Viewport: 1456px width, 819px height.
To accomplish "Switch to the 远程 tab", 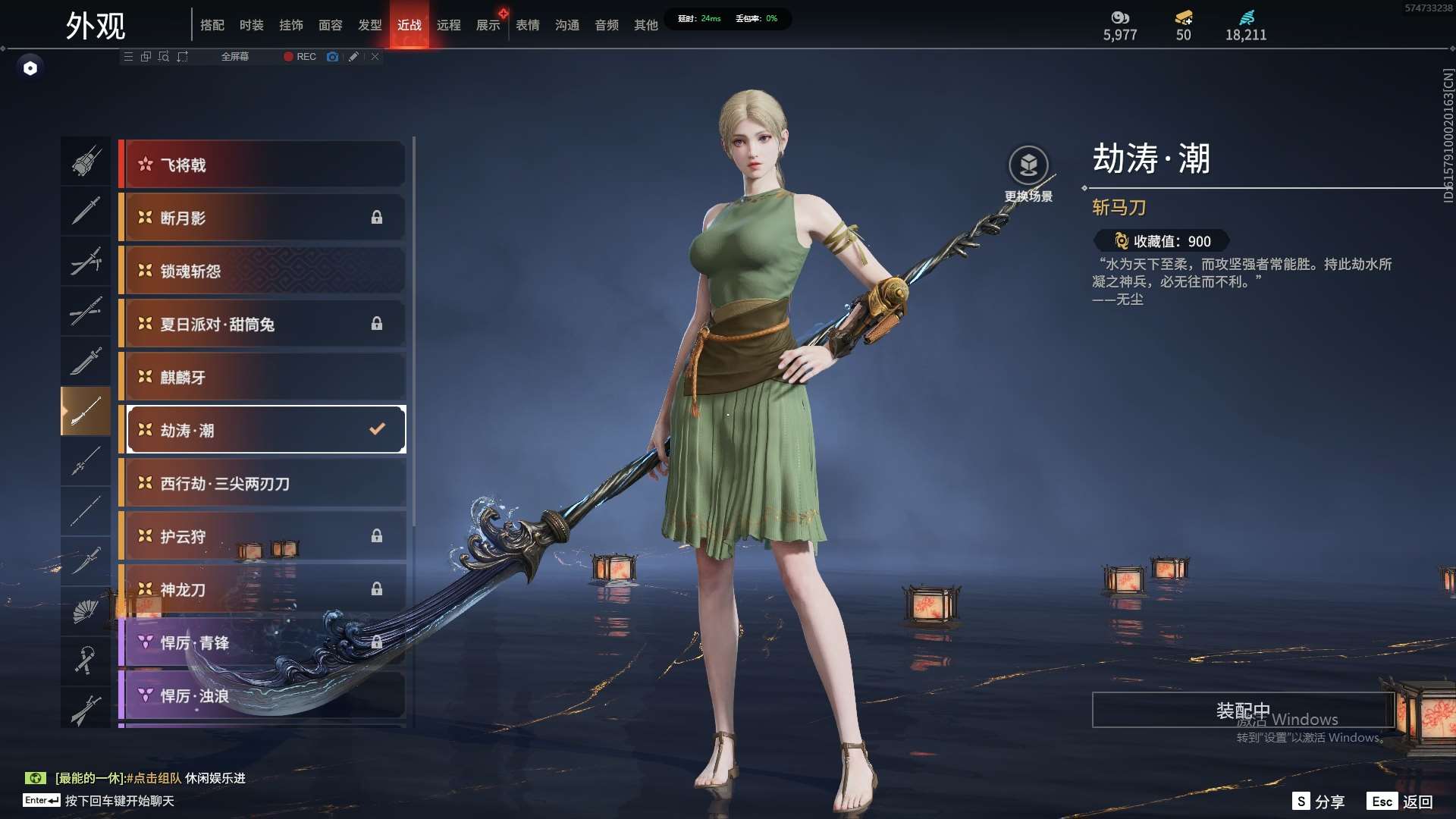I will (x=449, y=25).
